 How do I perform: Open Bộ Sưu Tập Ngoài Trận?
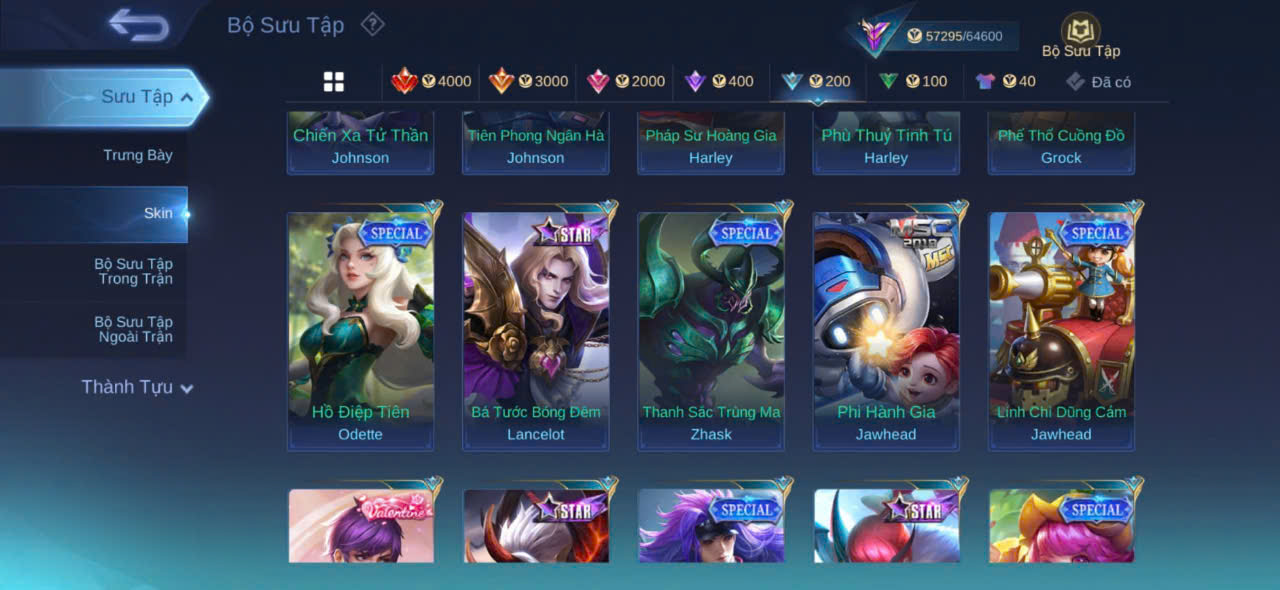(x=133, y=329)
